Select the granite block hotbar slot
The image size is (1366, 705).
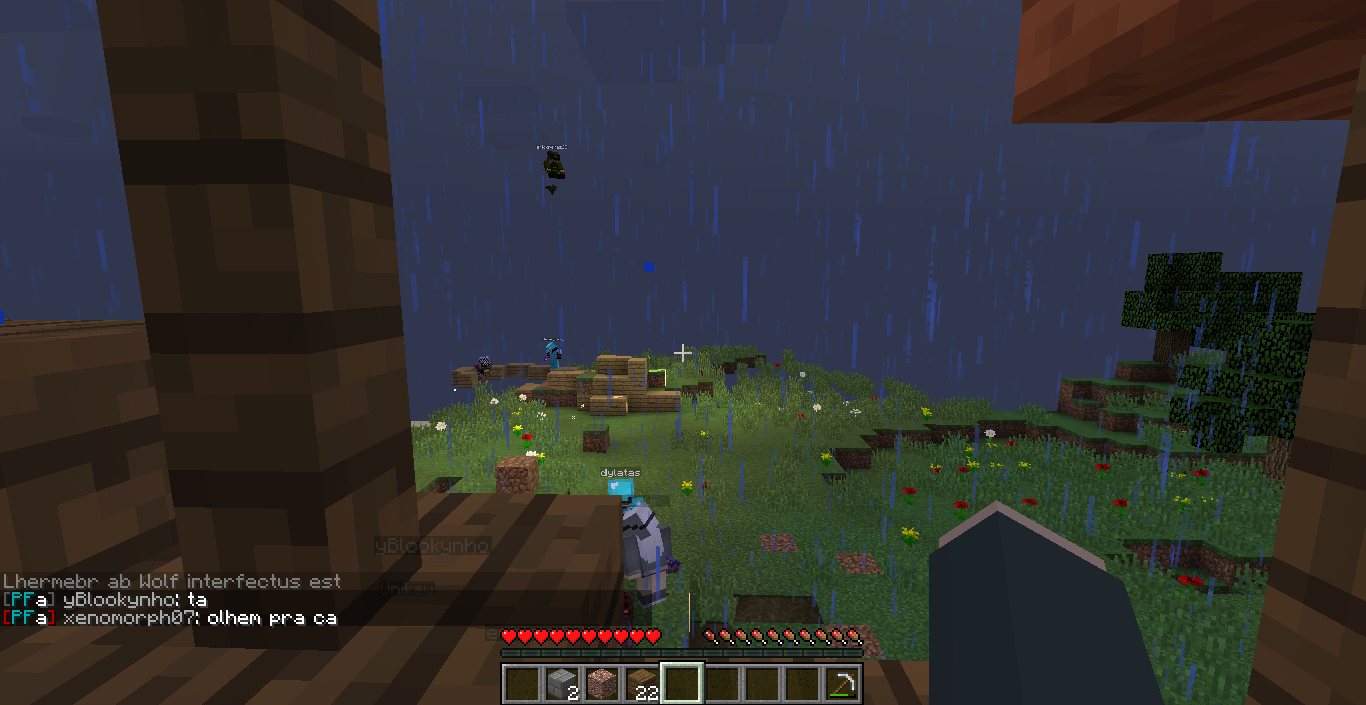tap(602, 684)
